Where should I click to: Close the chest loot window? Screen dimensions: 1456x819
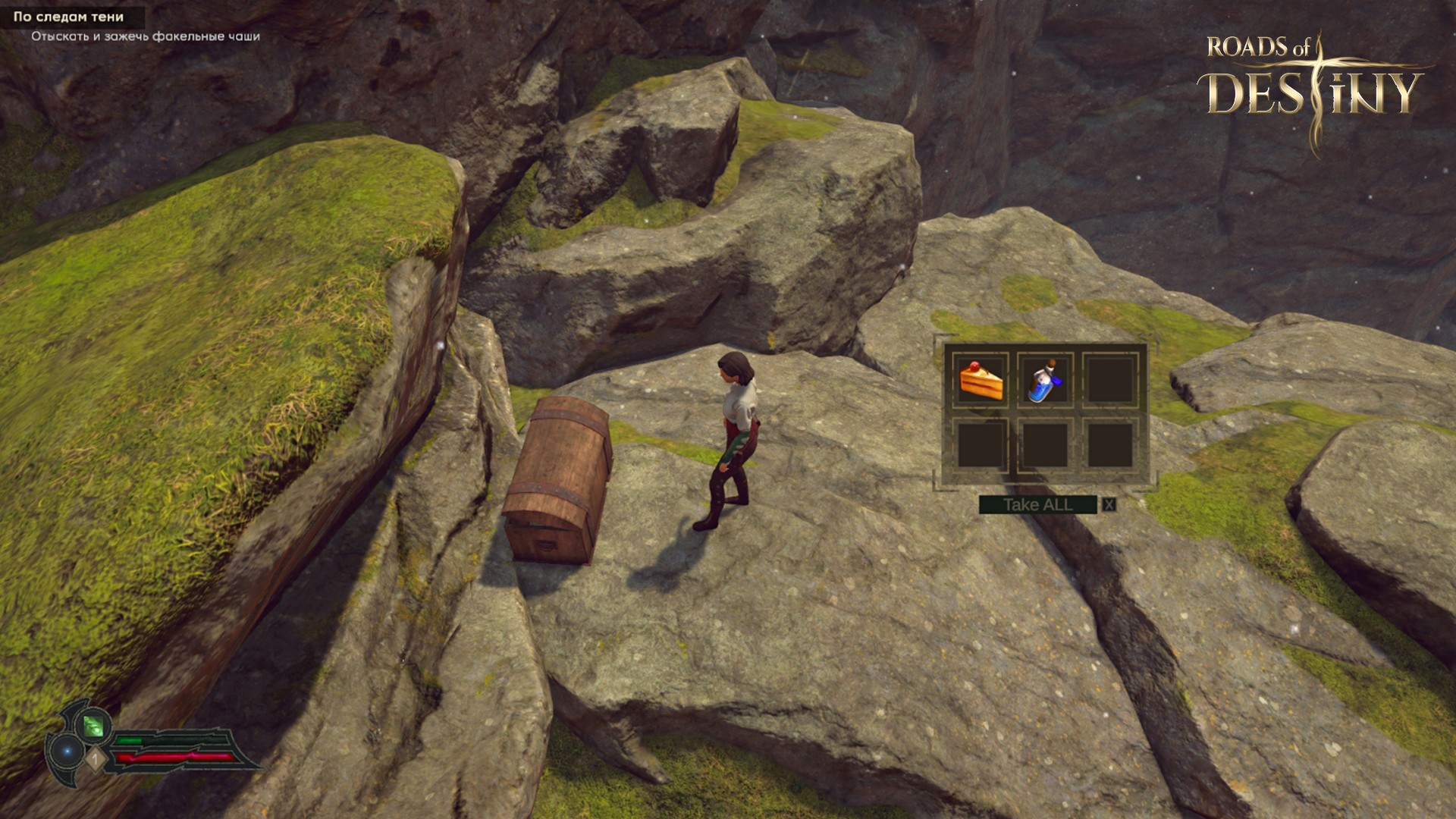coord(1109,505)
